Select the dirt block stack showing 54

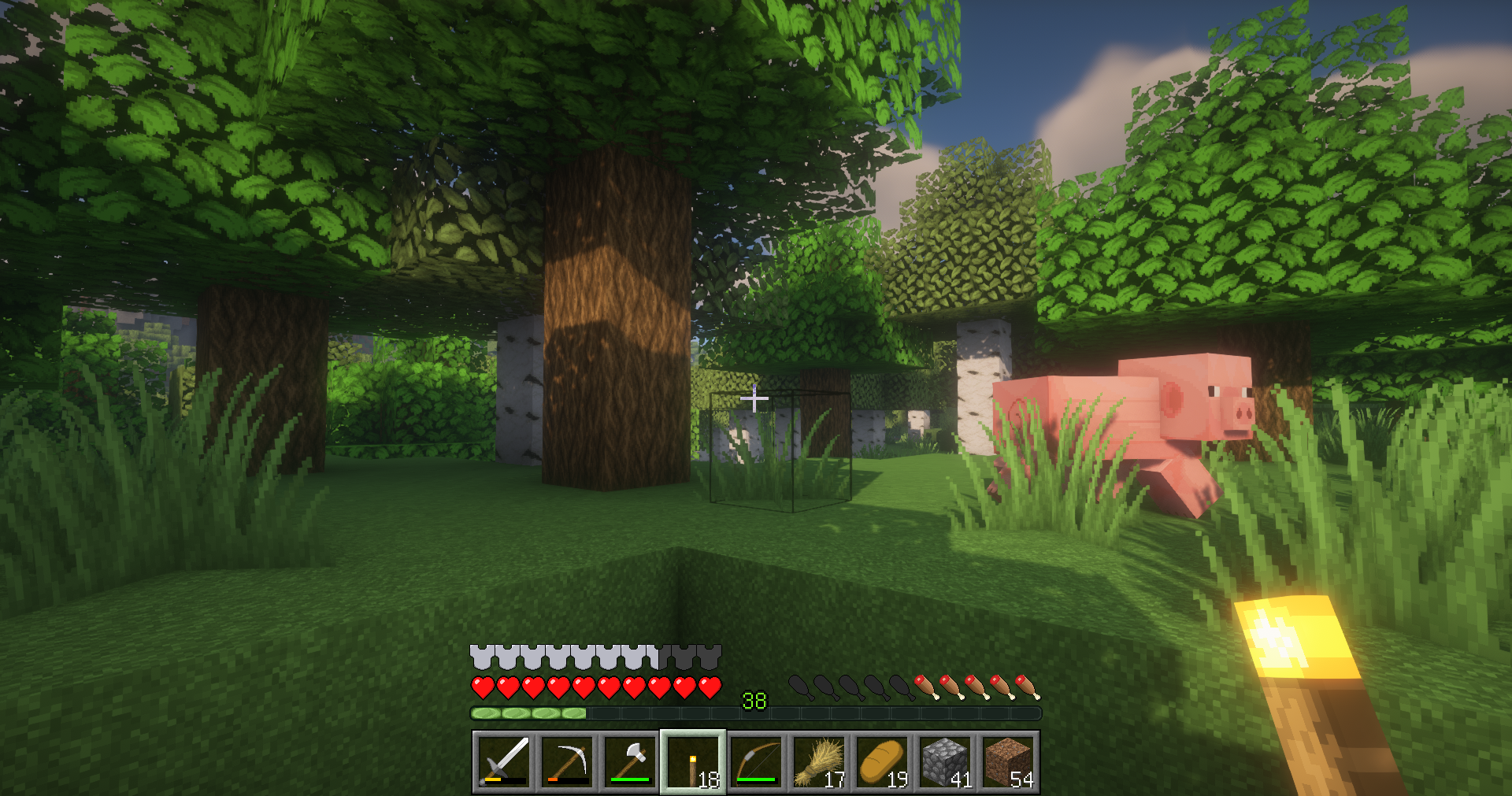(x=1009, y=763)
